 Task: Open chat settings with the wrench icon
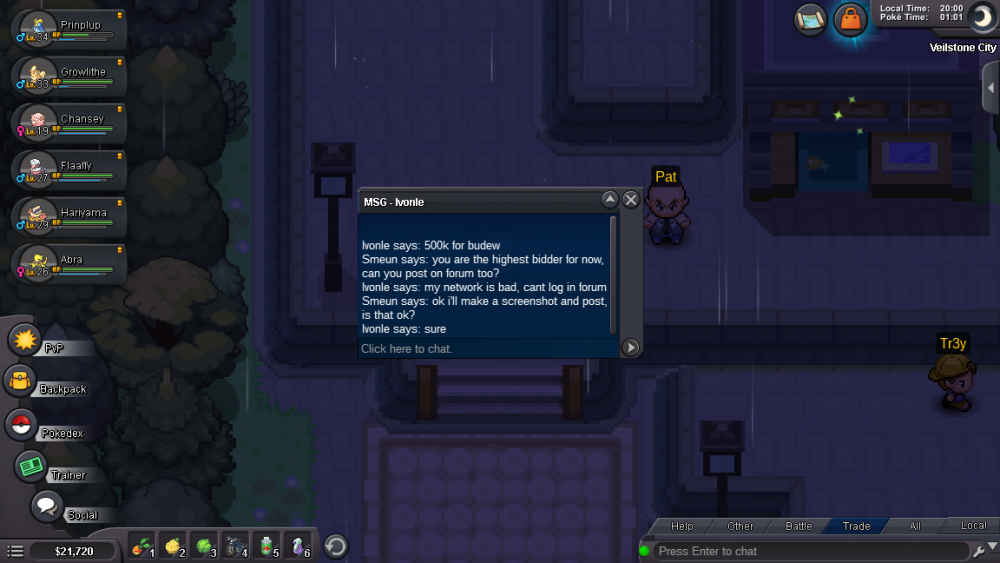[978, 551]
